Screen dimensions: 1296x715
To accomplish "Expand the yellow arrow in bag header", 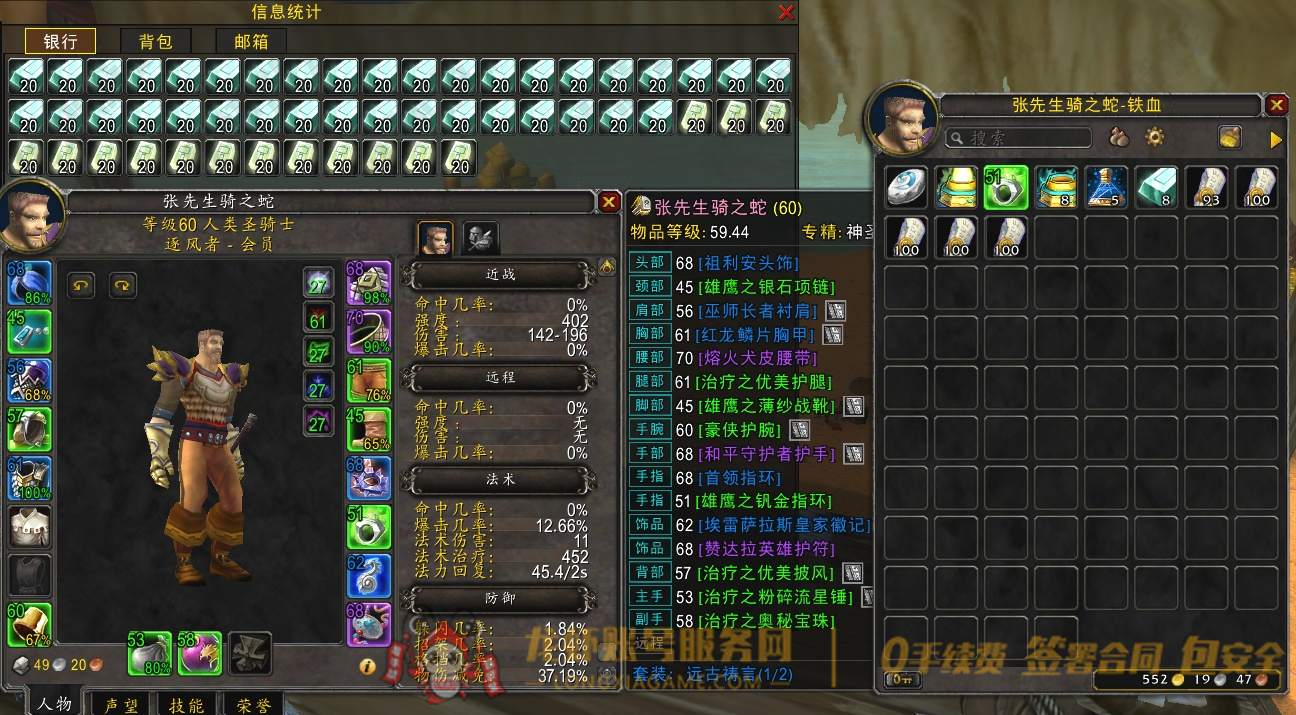I will (x=1275, y=140).
